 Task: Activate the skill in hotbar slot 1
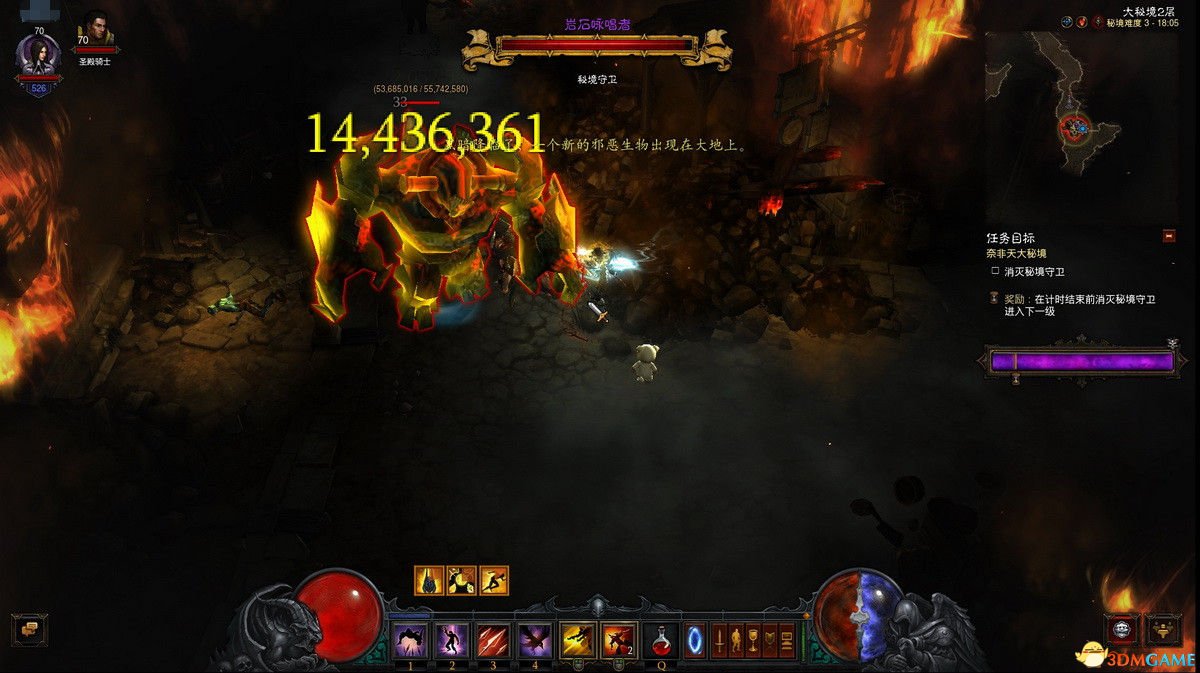[411, 639]
